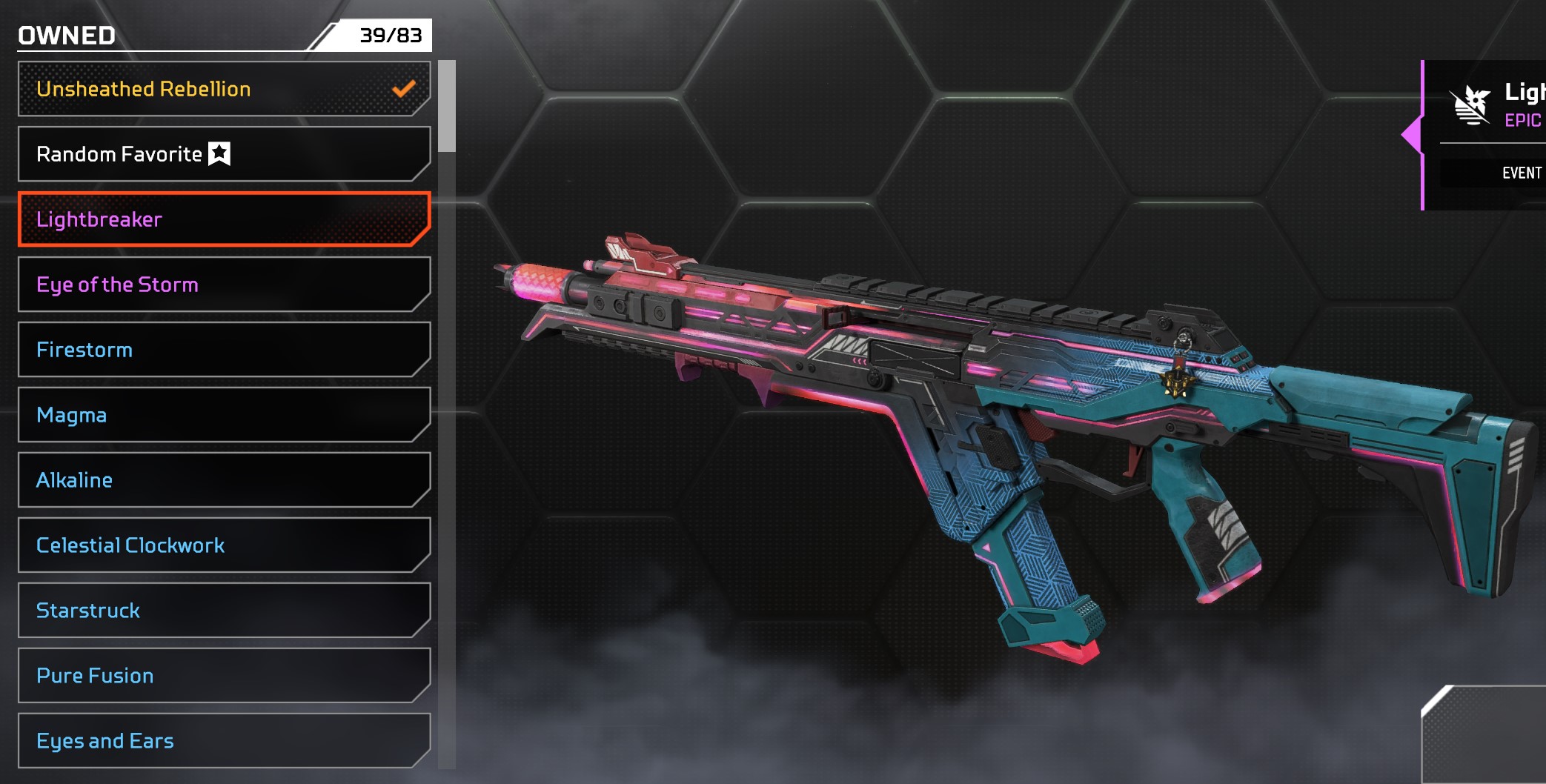The image size is (1546, 784).
Task: Select the Alkaline skin
Action: (222, 480)
